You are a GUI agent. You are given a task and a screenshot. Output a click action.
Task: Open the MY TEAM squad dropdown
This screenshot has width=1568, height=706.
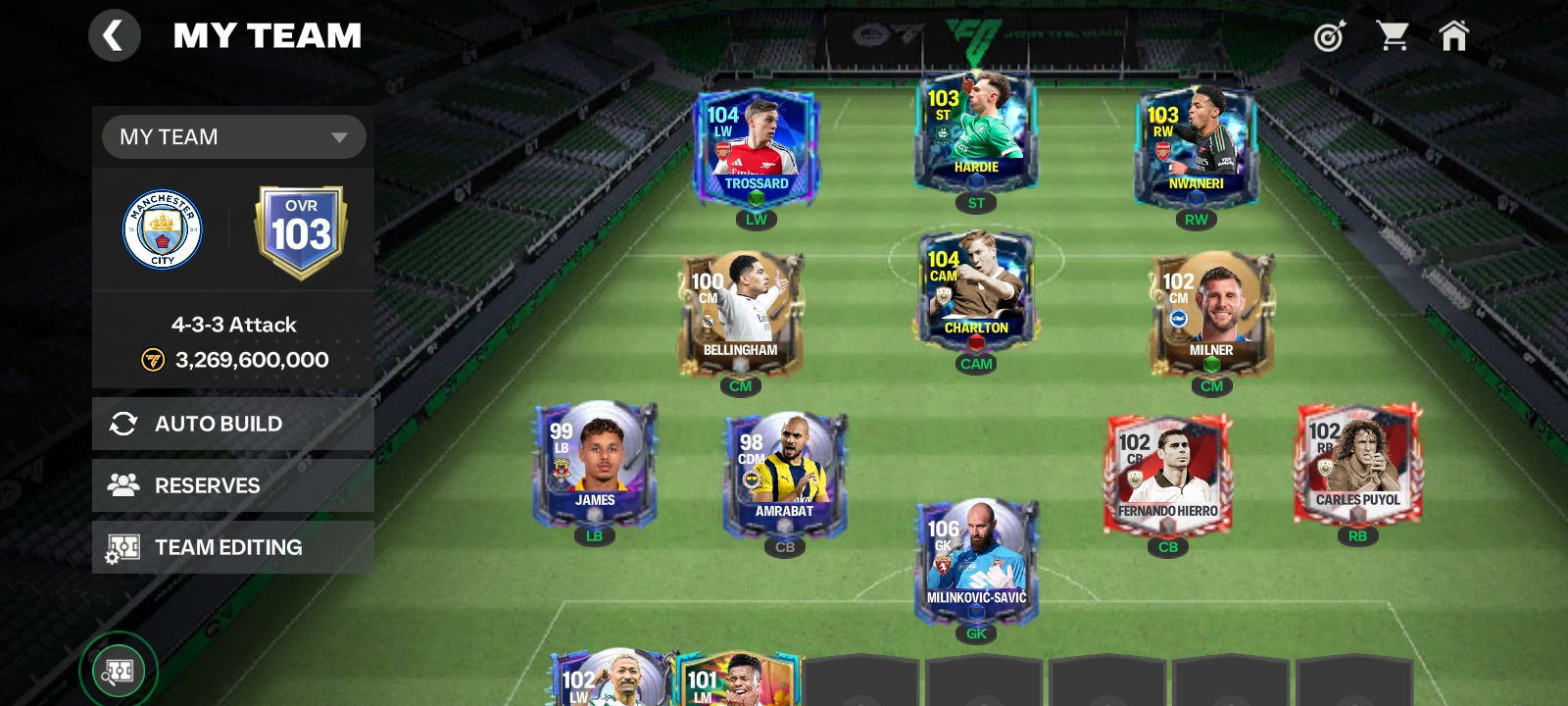(x=232, y=136)
